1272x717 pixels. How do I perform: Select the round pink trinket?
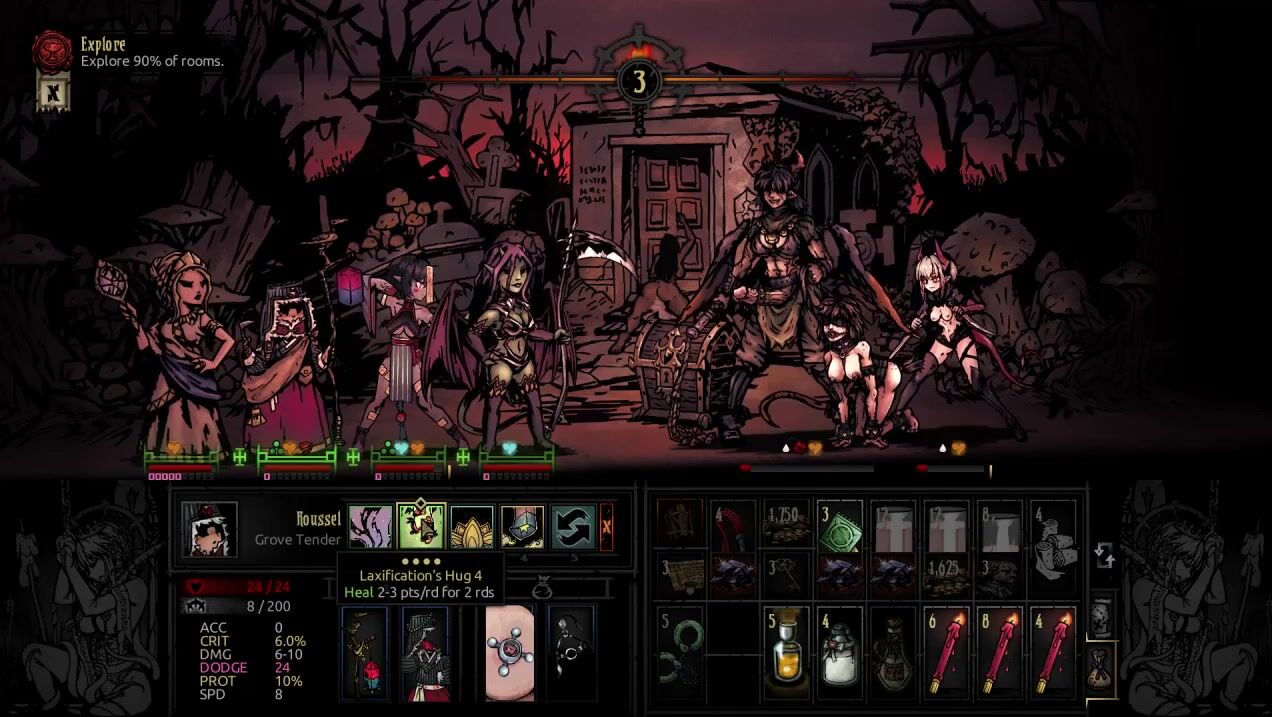click(x=510, y=652)
